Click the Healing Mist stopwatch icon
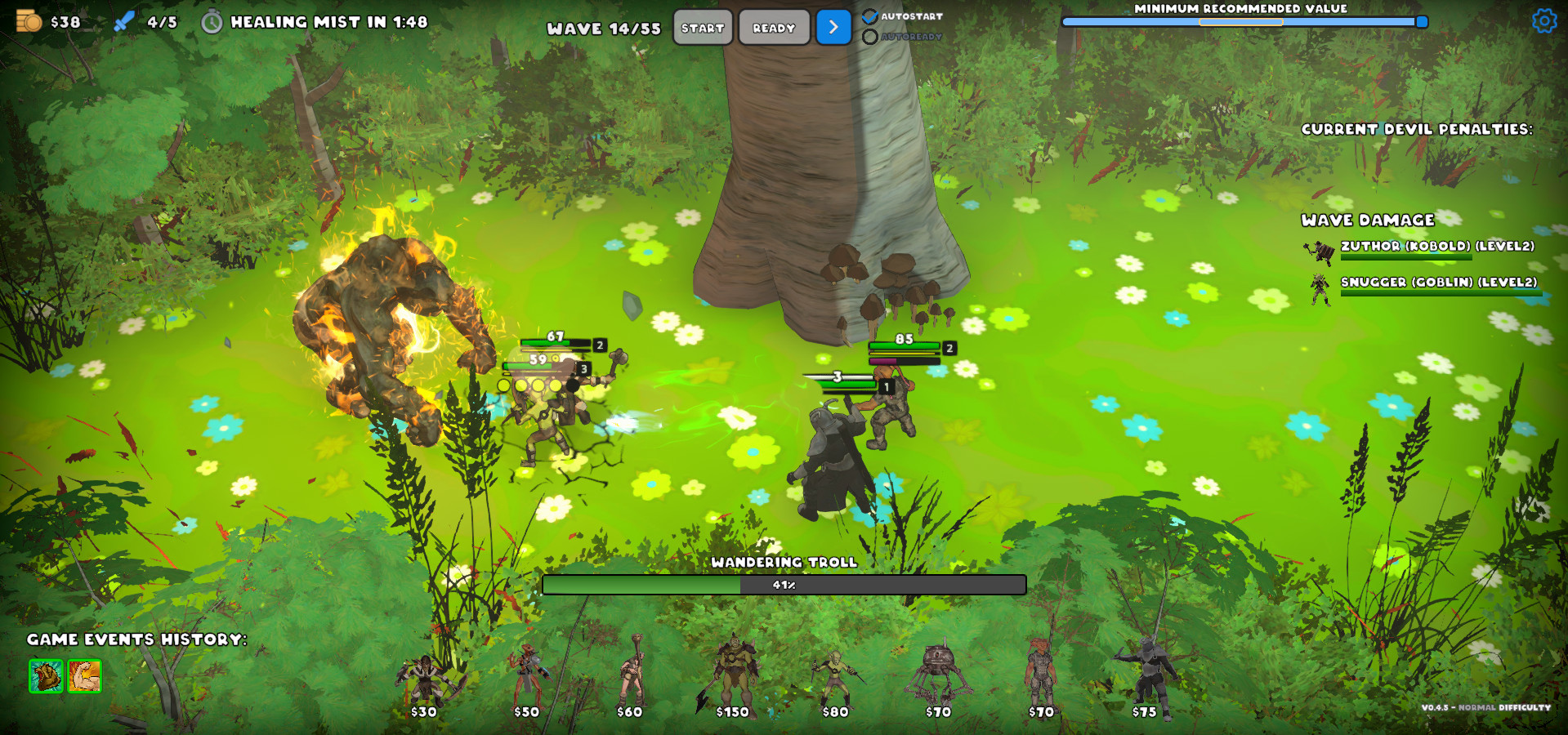 212,21
